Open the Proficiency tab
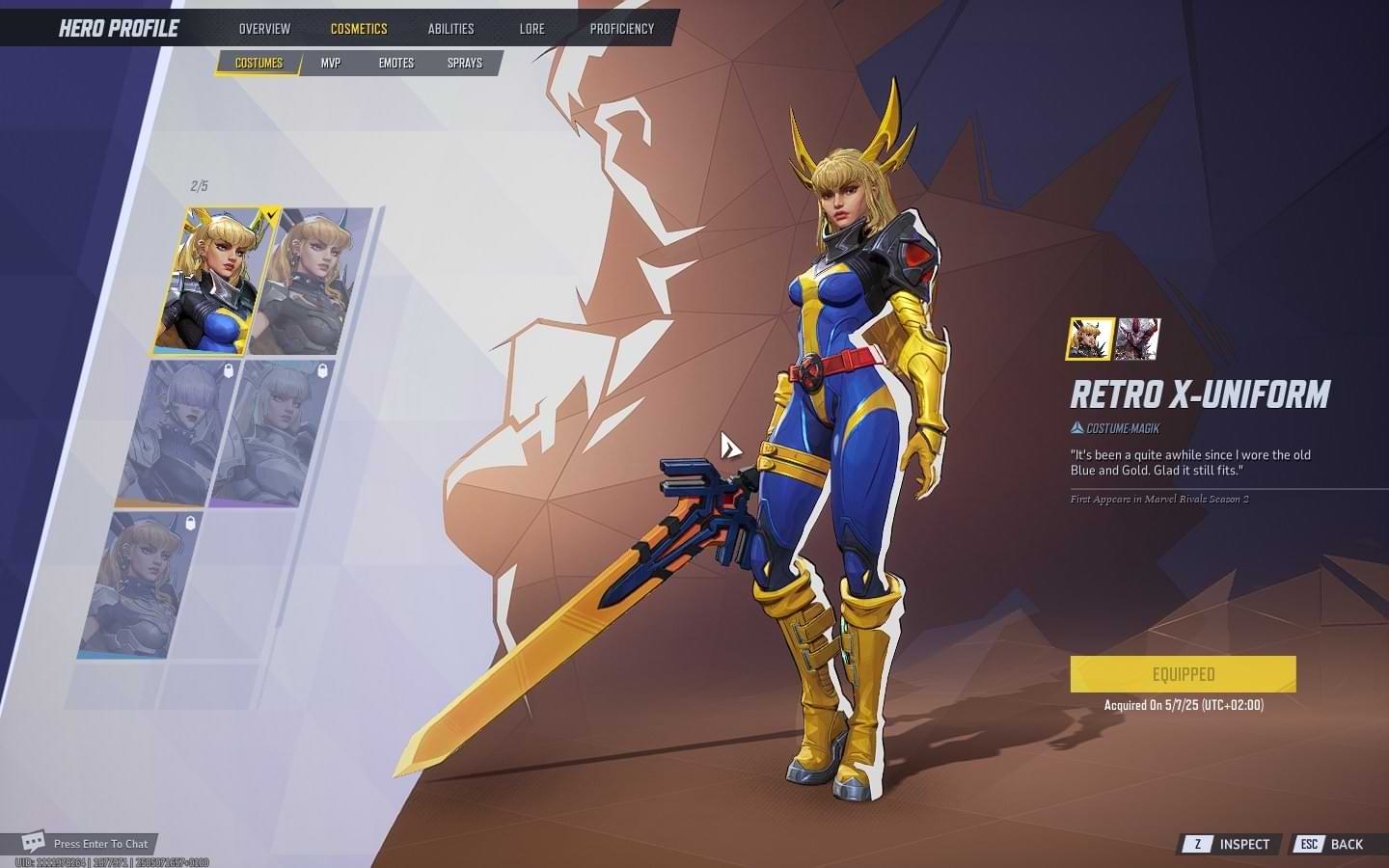The image size is (1389, 868). pyautogui.click(x=621, y=29)
